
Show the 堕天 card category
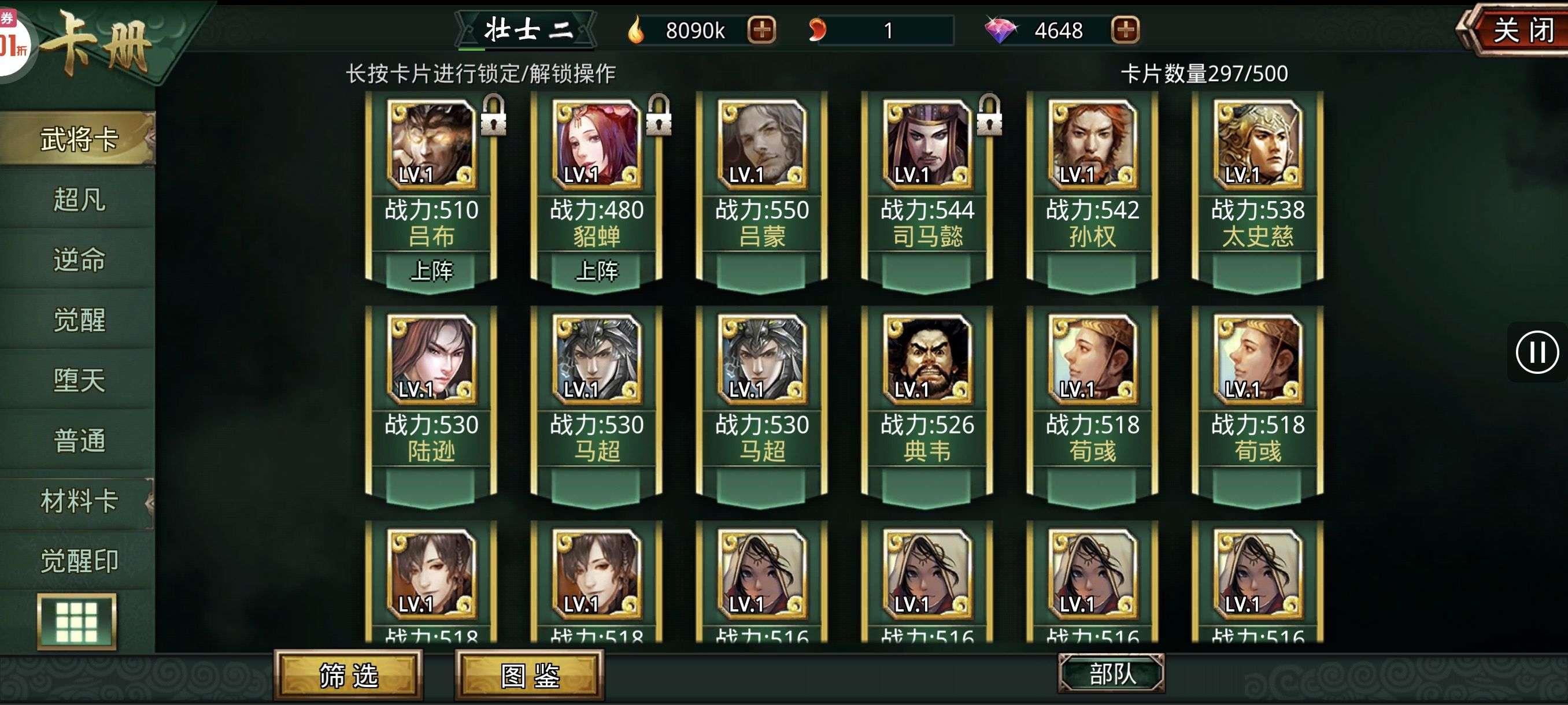79,380
